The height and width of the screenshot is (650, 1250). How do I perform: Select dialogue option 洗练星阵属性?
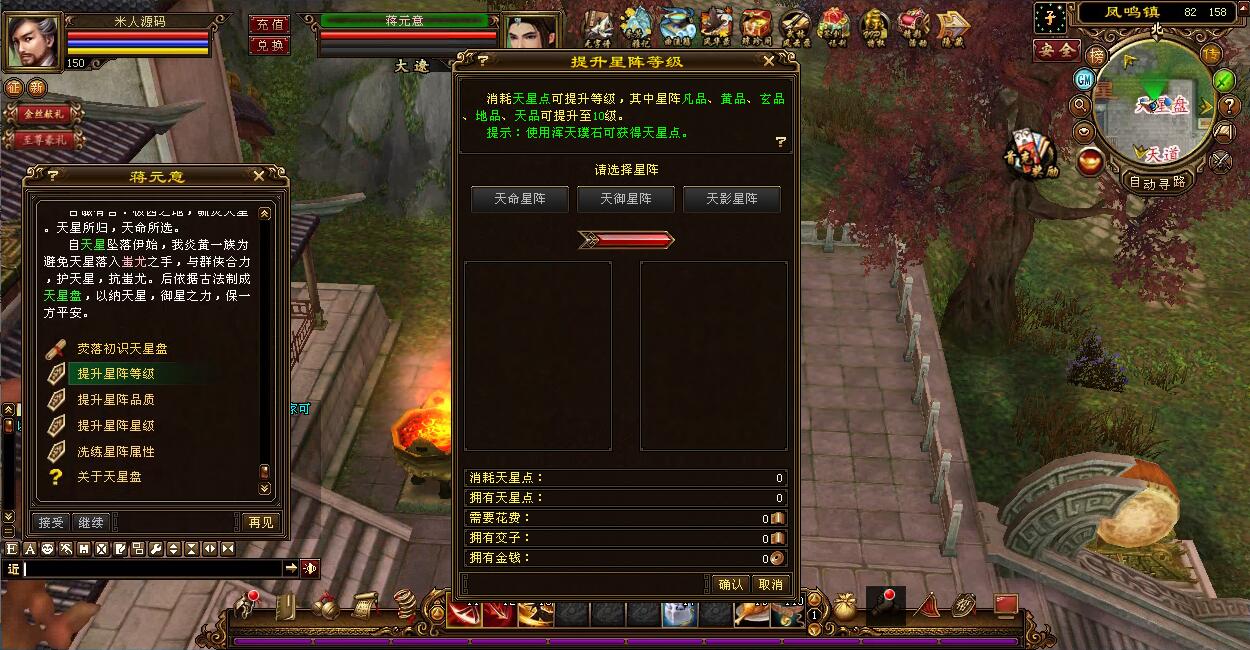point(116,451)
